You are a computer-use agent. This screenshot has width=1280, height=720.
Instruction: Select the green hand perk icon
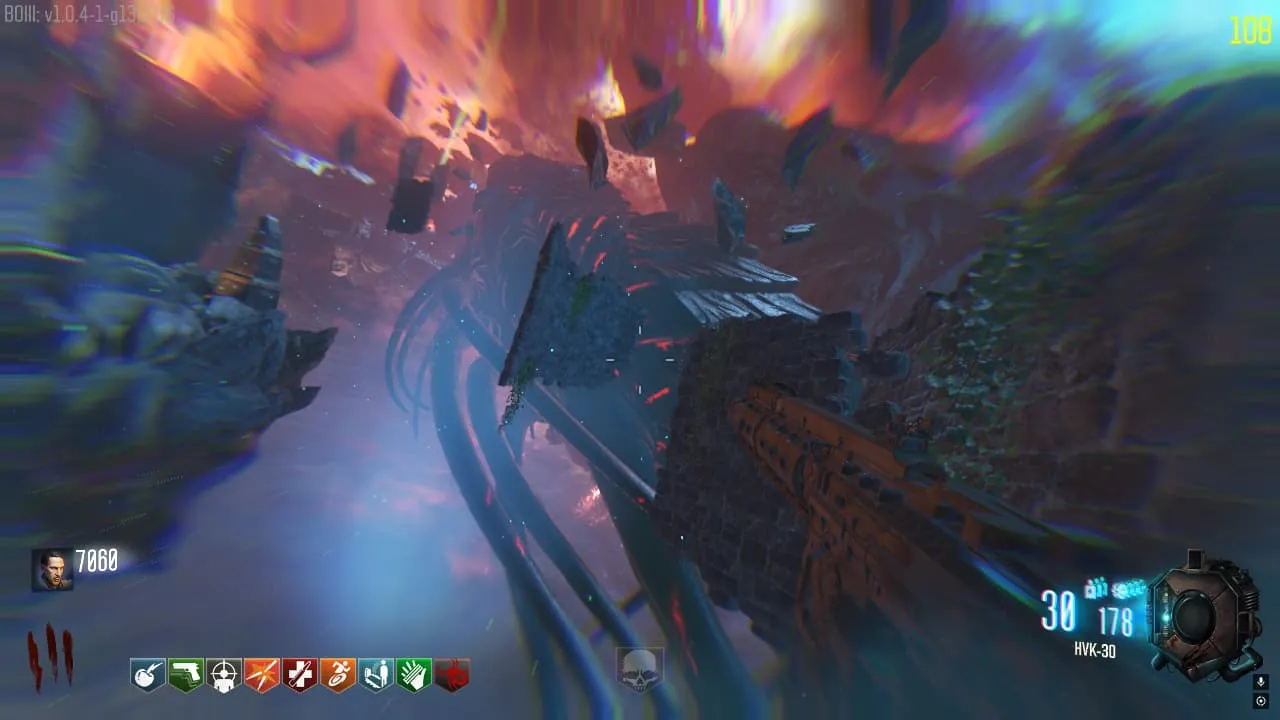tap(414, 674)
